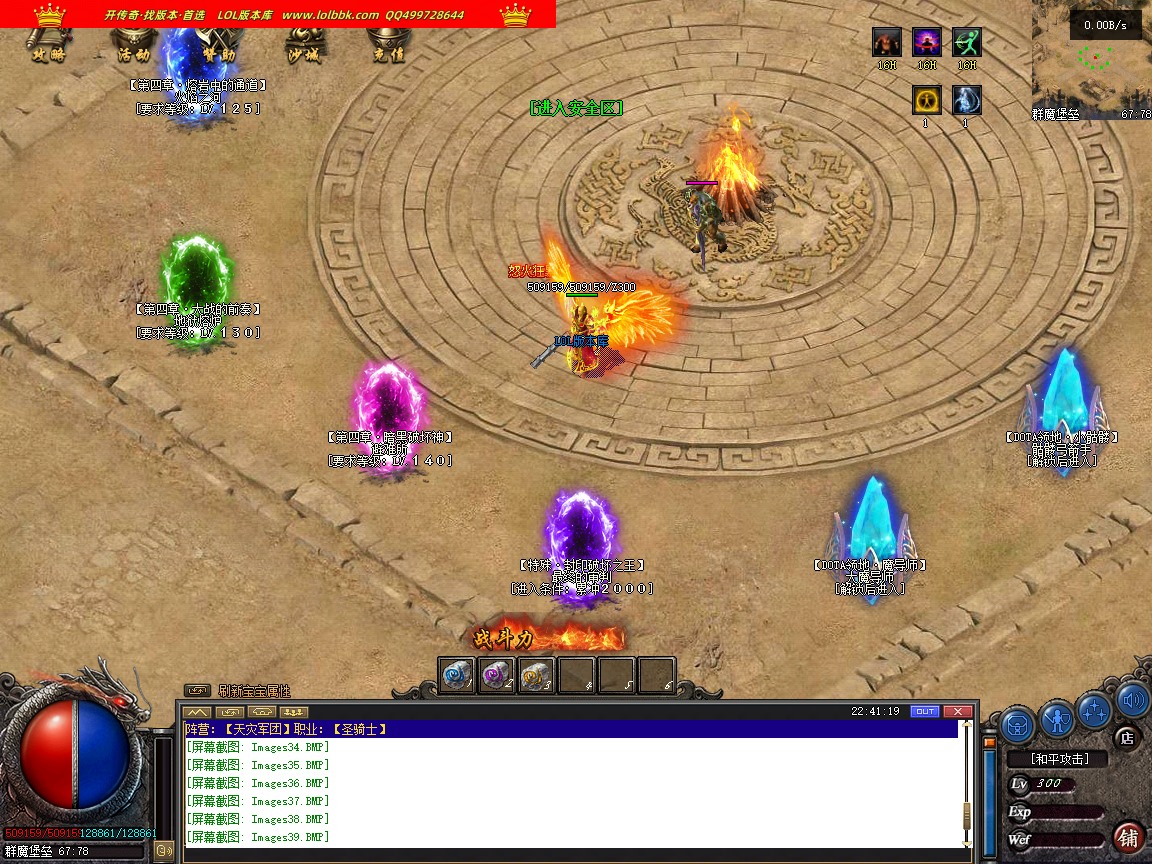Use the purple swirl item in slot 2
The width and height of the screenshot is (1152, 864).
click(x=497, y=676)
